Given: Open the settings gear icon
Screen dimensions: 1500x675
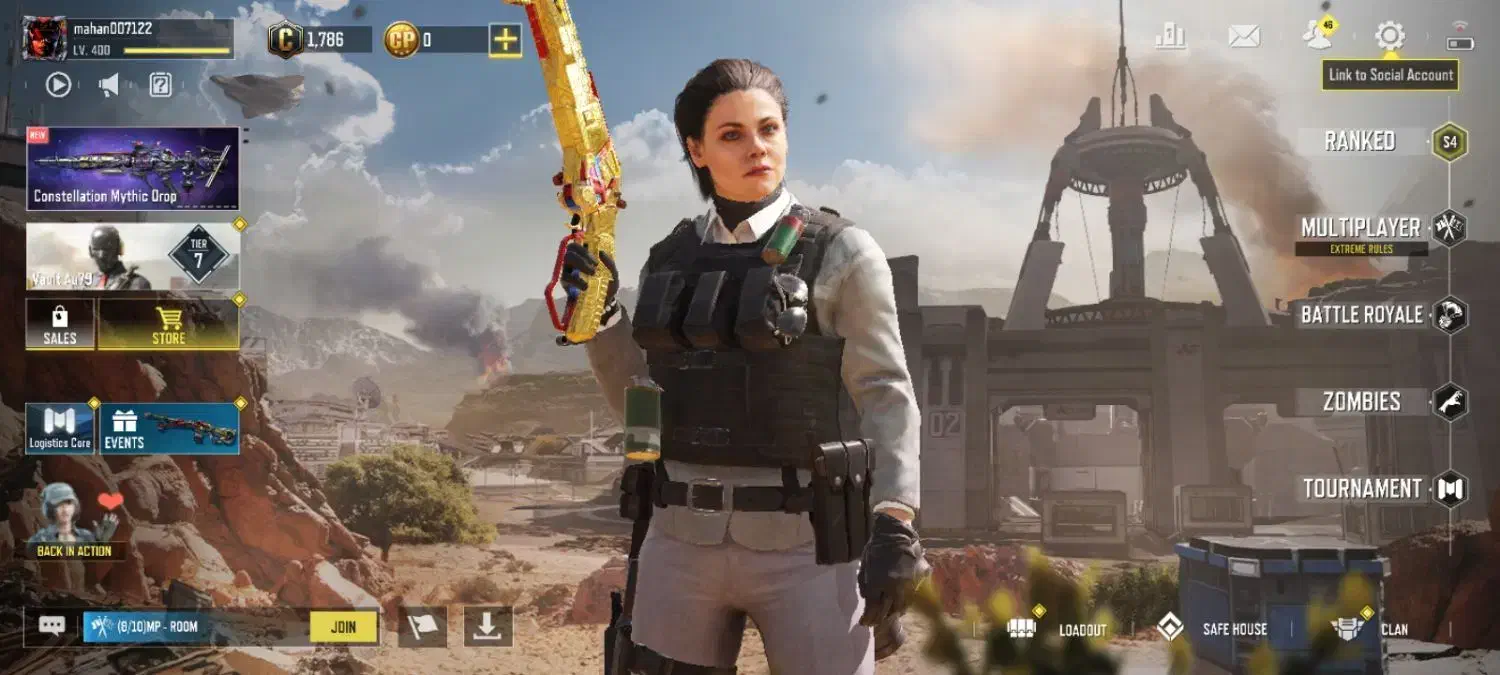Looking at the screenshot, I should (1389, 37).
